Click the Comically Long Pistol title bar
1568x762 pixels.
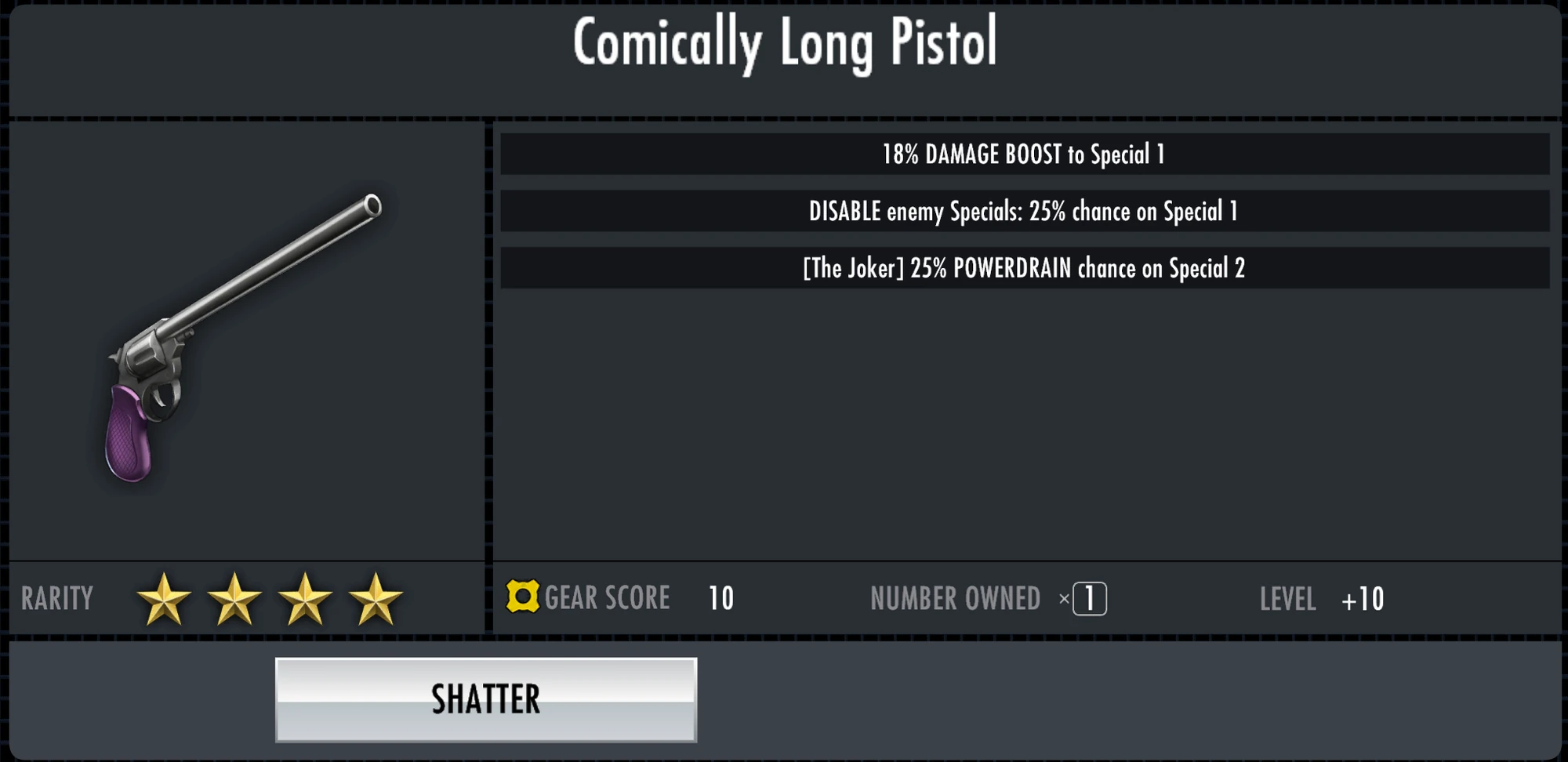[784, 45]
